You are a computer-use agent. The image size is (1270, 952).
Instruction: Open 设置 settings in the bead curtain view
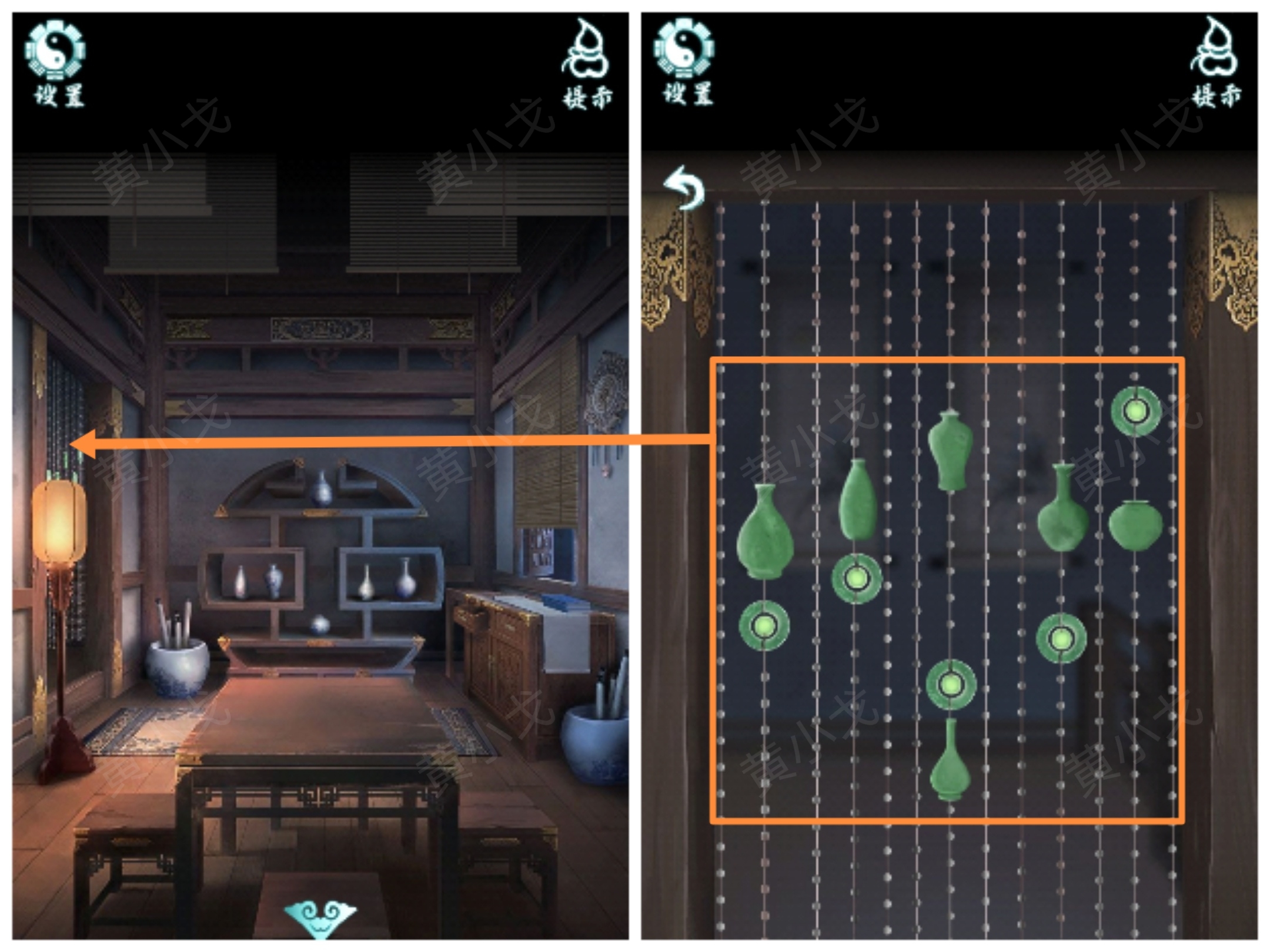point(686,63)
